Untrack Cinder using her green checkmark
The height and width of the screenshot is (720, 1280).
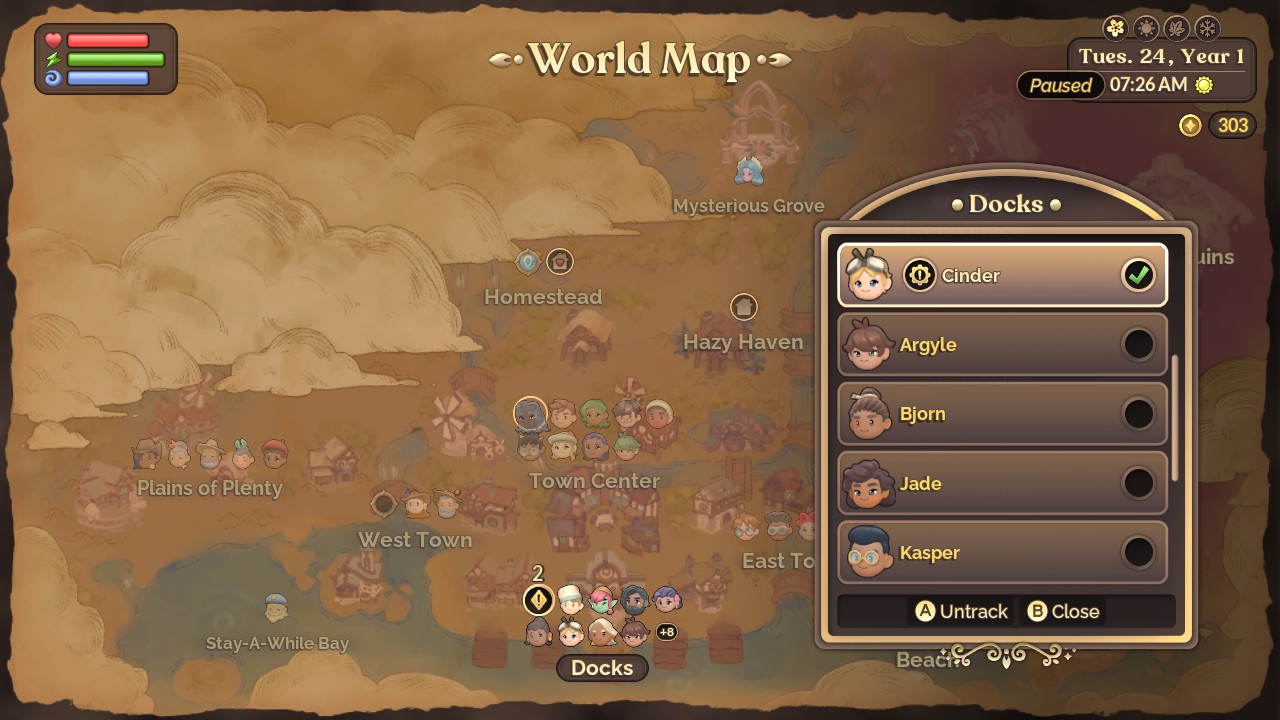click(1139, 276)
